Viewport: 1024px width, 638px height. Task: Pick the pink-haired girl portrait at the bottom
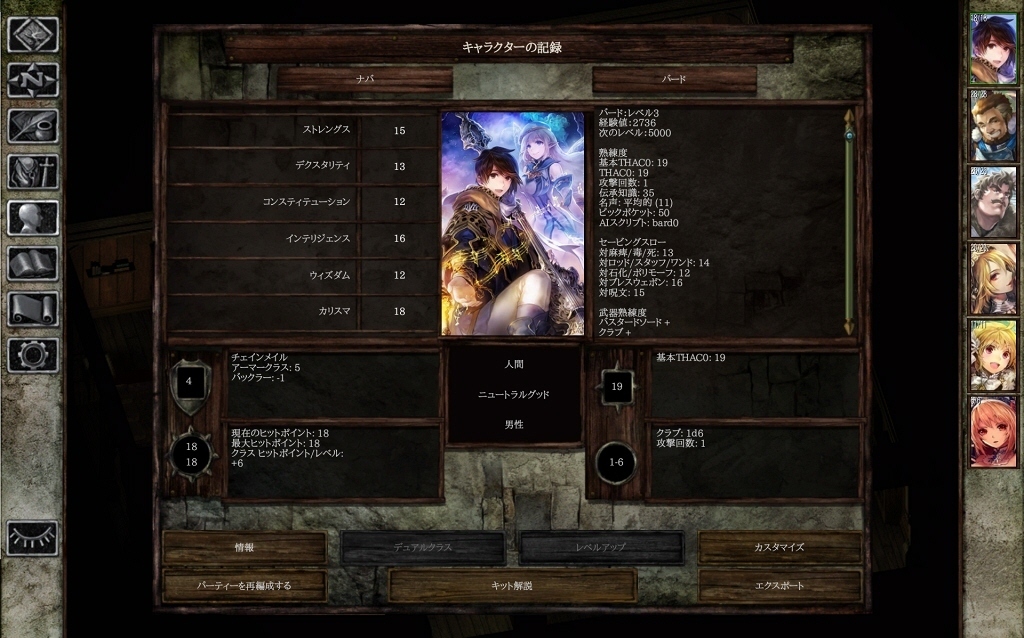(993, 432)
